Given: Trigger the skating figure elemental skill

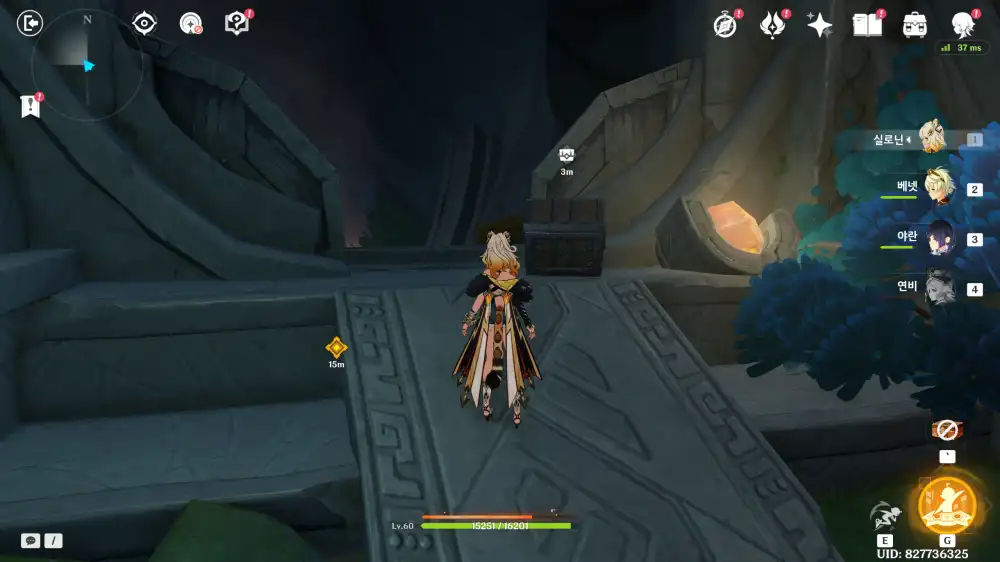Looking at the screenshot, I should tap(884, 515).
